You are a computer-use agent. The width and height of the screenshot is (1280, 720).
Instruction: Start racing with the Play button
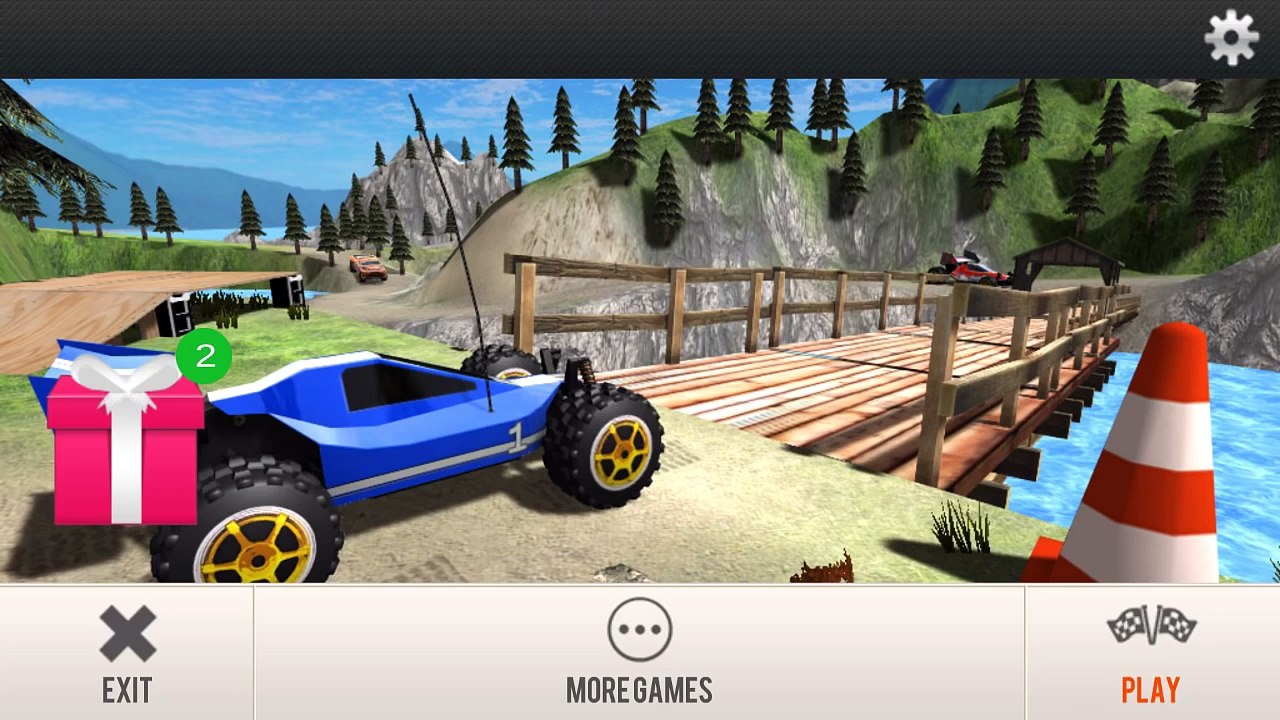(x=1151, y=653)
